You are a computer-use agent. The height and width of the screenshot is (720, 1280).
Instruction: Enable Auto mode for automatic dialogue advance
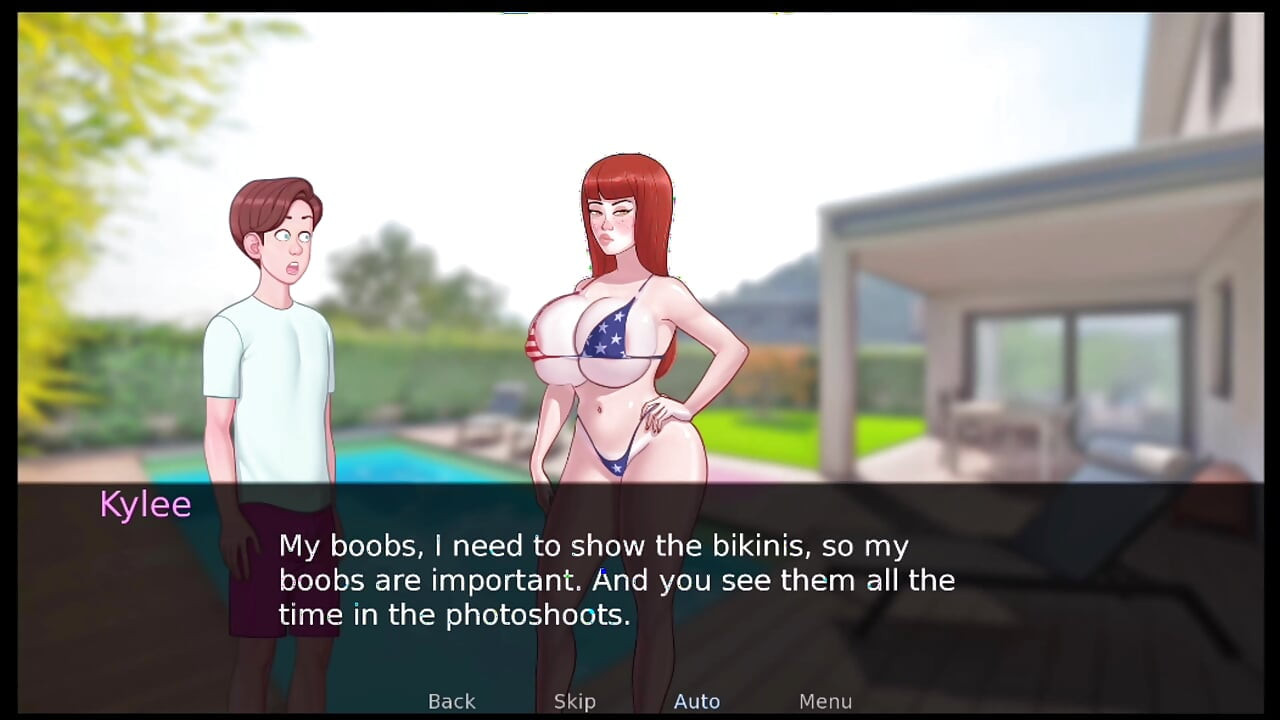697,701
